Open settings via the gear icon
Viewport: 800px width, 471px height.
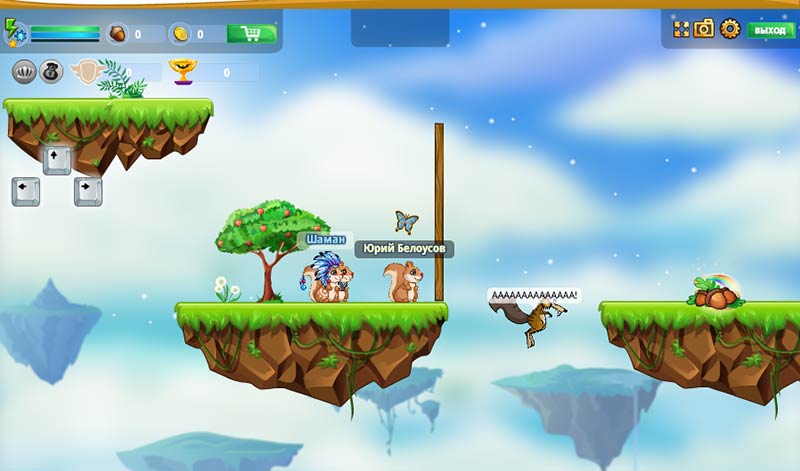tap(729, 29)
